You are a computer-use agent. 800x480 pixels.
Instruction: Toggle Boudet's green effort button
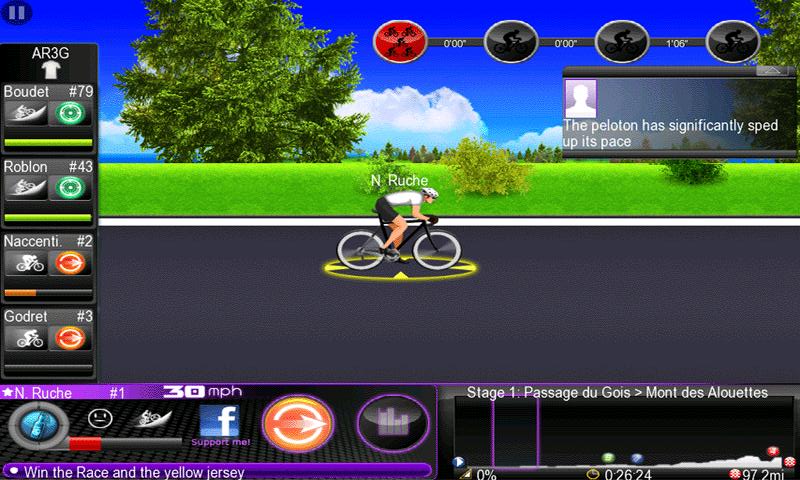coord(71,113)
